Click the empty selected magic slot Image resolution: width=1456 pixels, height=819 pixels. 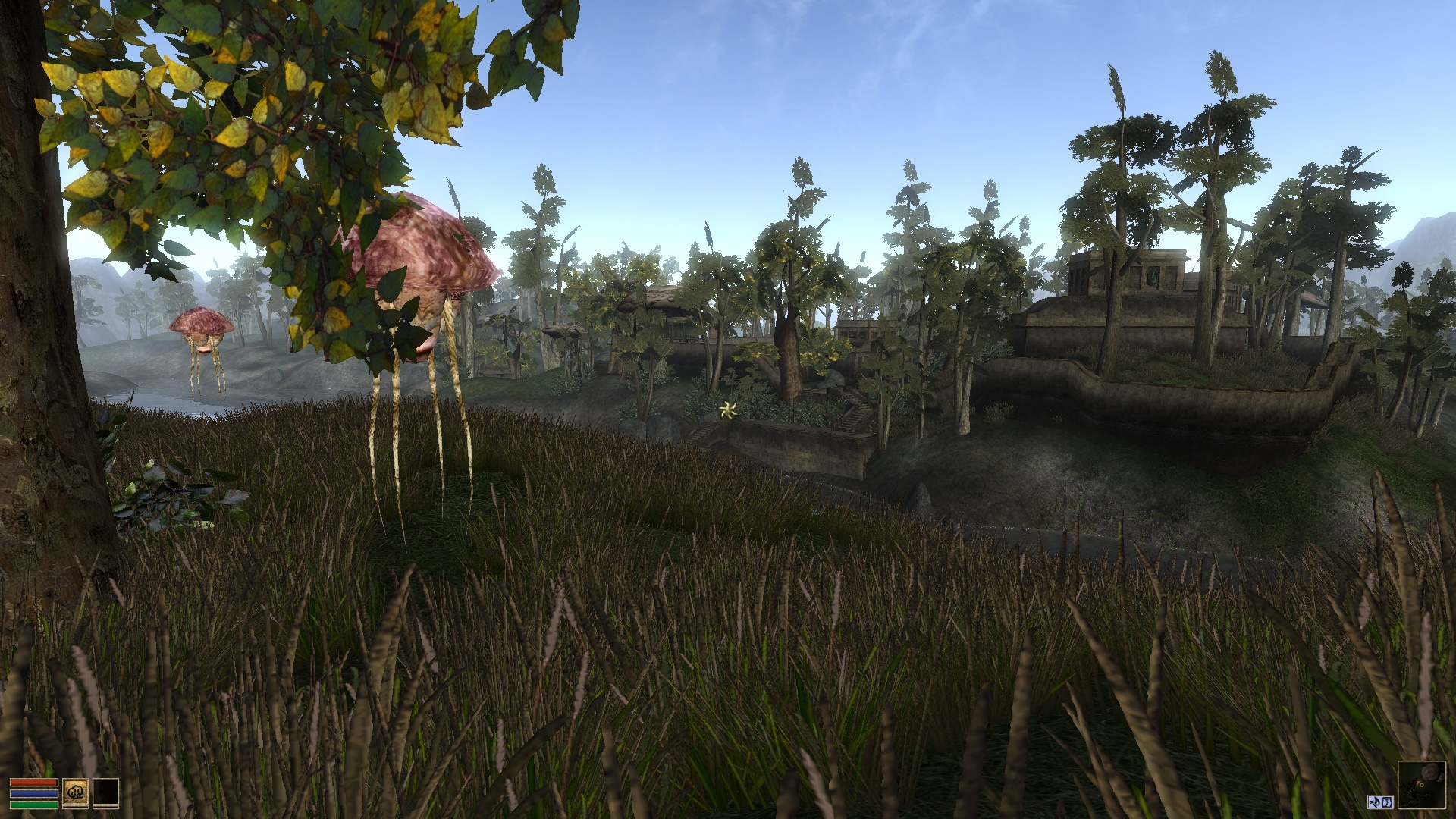point(106,792)
